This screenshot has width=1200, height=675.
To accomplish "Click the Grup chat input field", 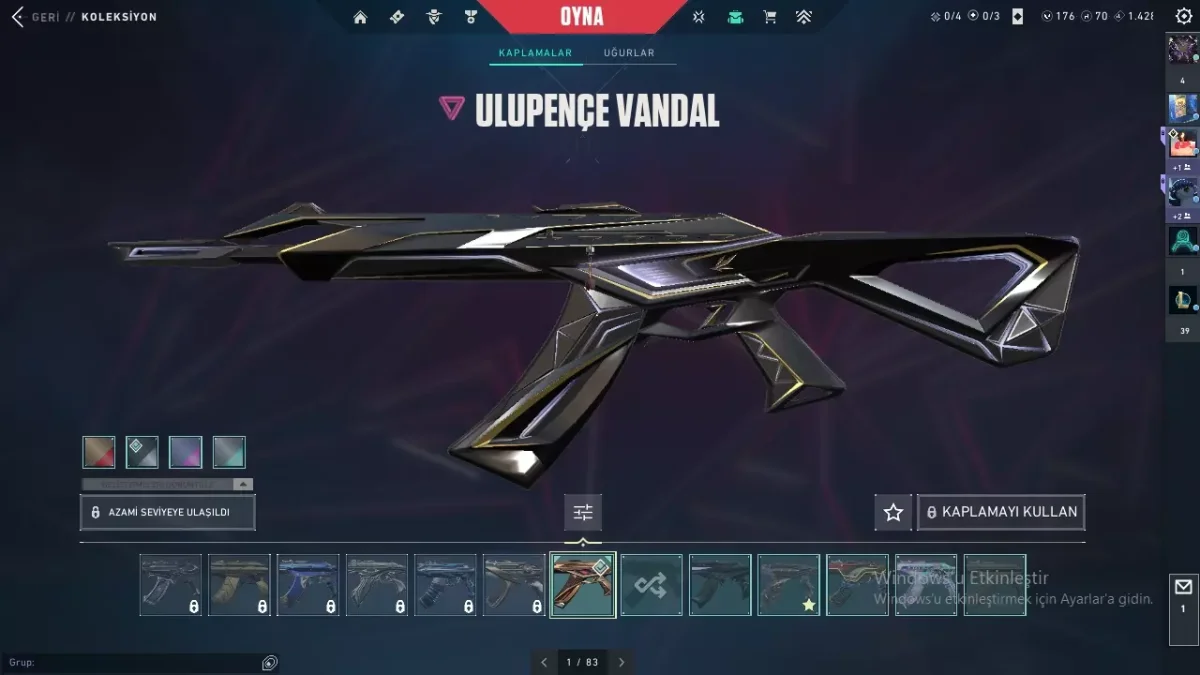I will (x=140, y=663).
